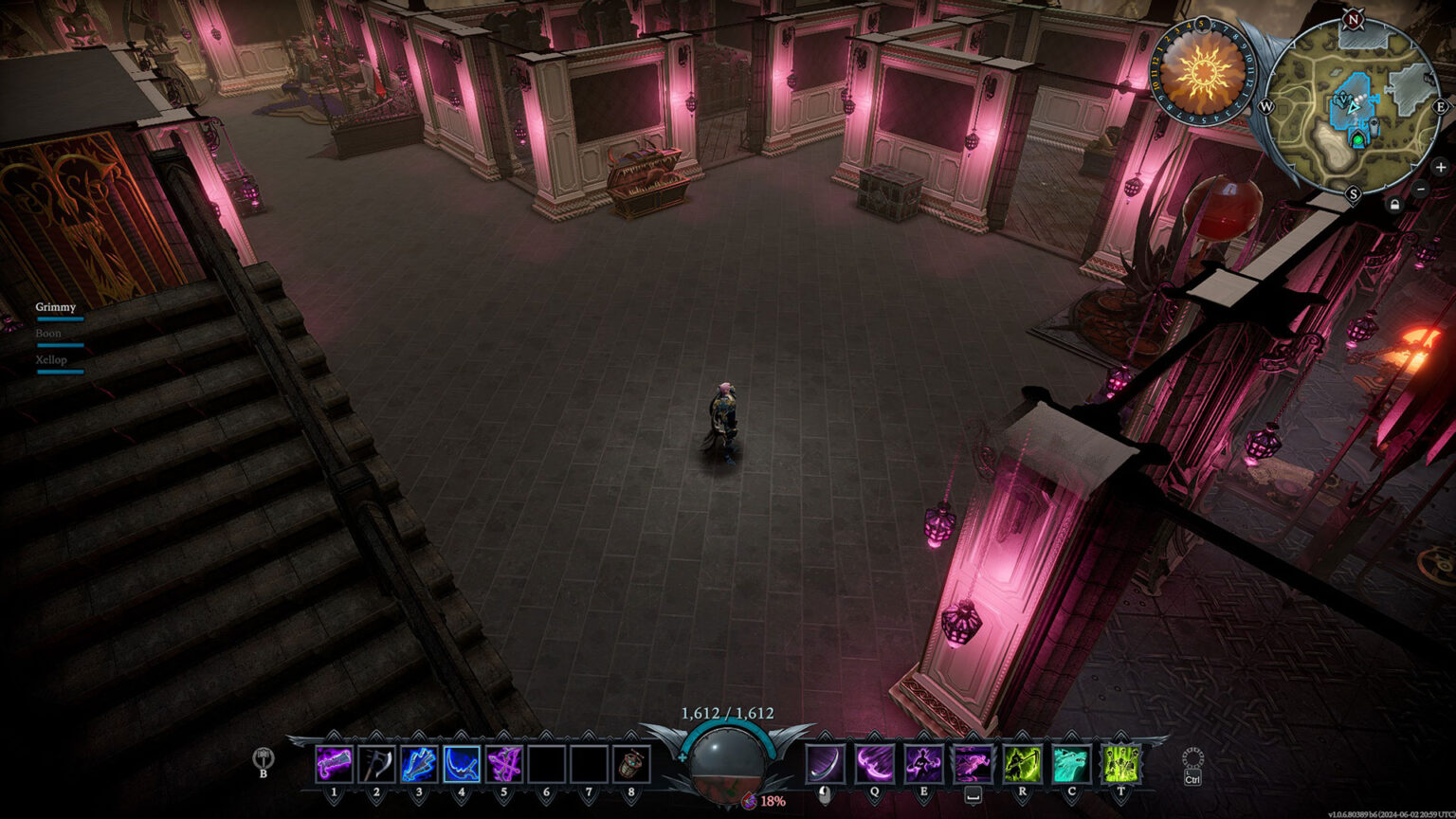Viewport: 1456px width, 819px height.
Task: Equip the axe in hotbar slot 2
Action: (376, 764)
